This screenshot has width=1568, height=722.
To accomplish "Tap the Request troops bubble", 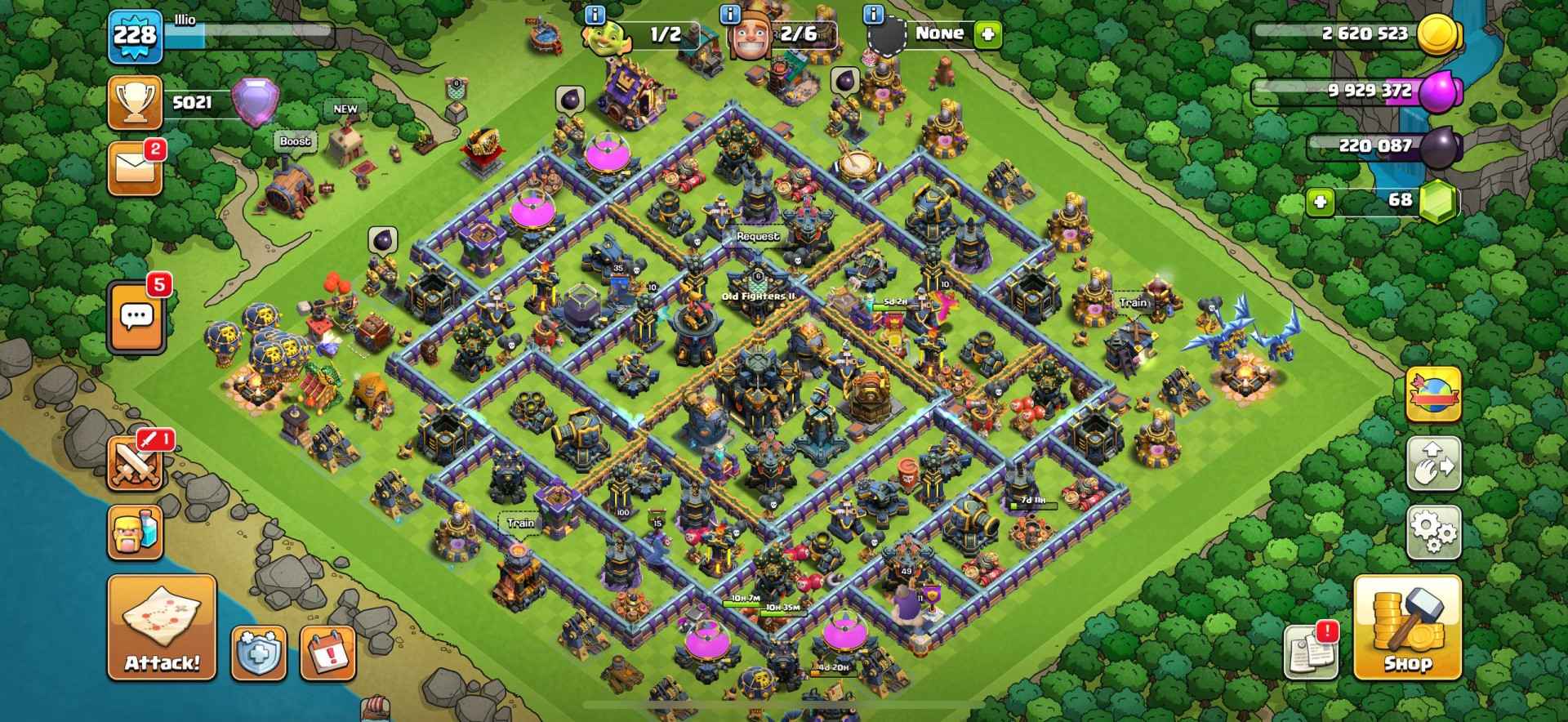I will tap(758, 237).
